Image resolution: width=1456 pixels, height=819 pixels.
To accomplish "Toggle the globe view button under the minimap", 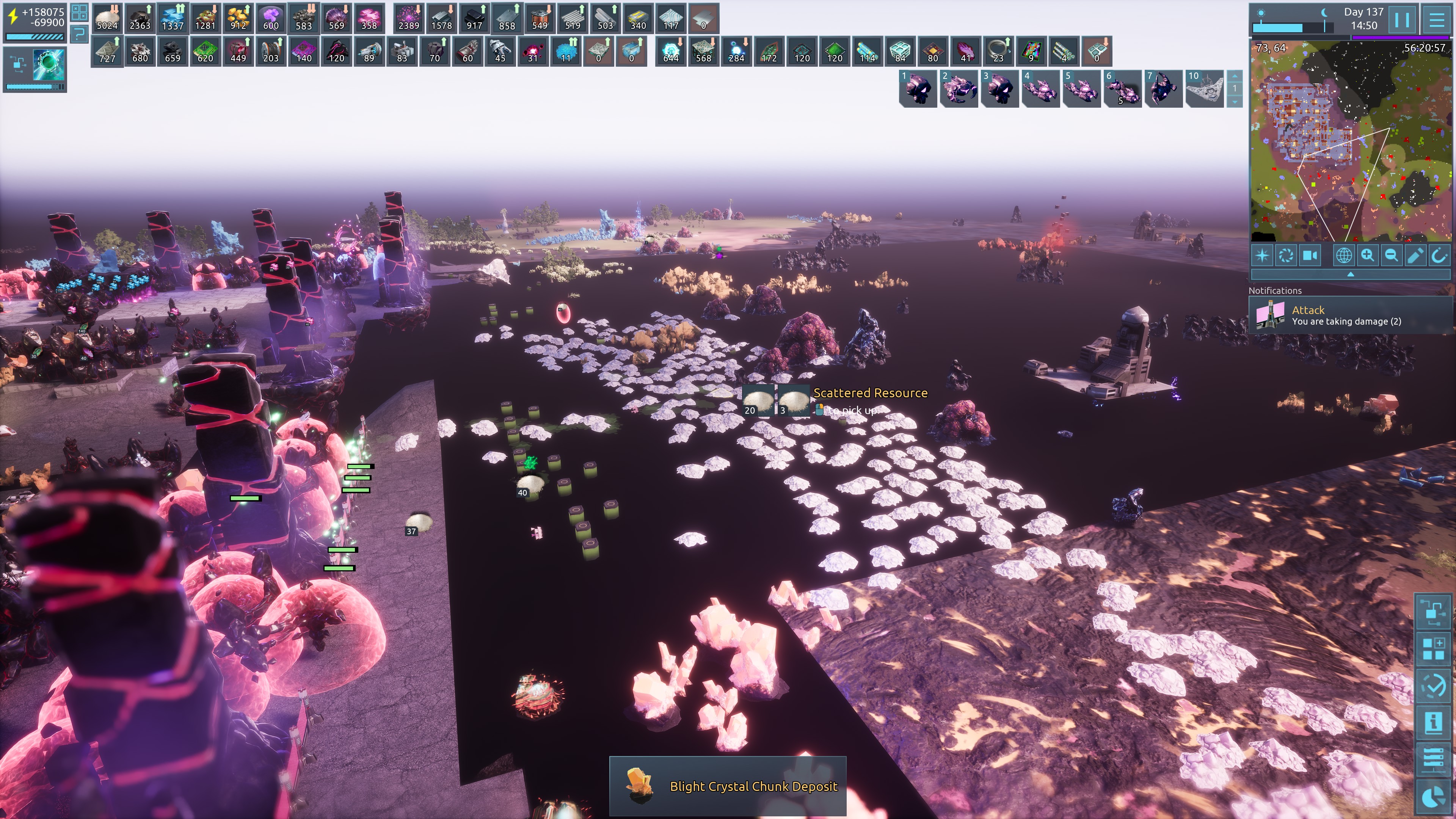I will (1343, 256).
